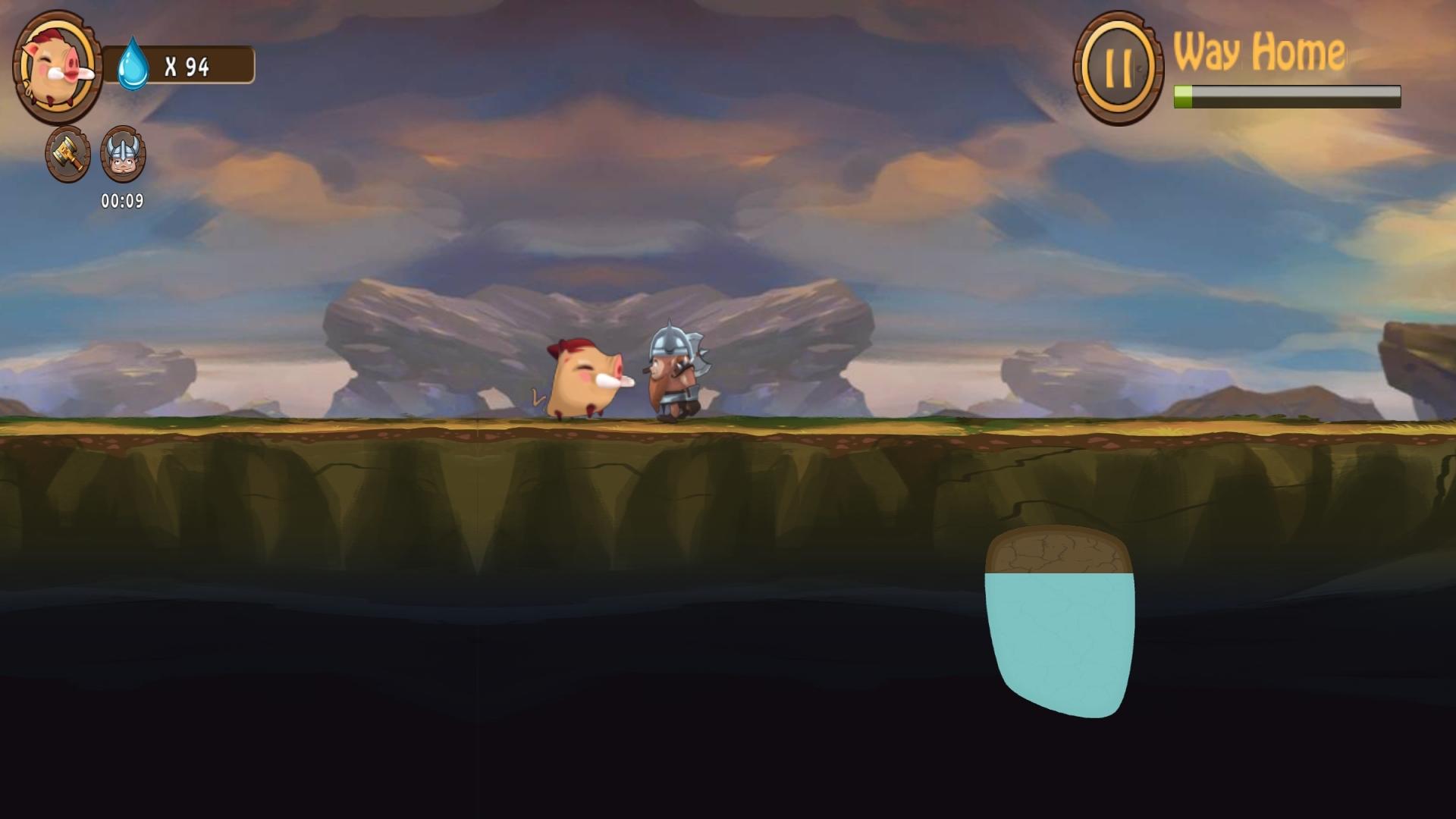1456x819 pixels.
Task: Click the pig character portrait
Action: (x=58, y=68)
